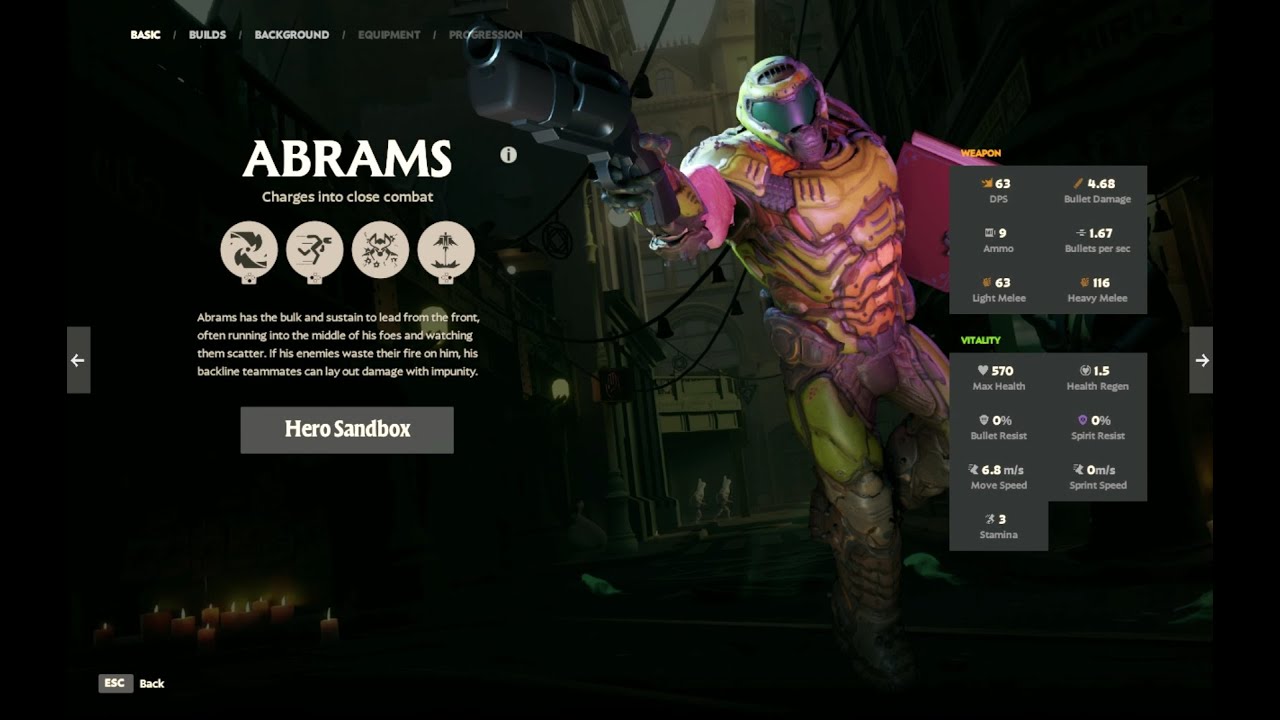Switch to the Basic tab
The image size is (1280, 720).
[x=145, y=35]
